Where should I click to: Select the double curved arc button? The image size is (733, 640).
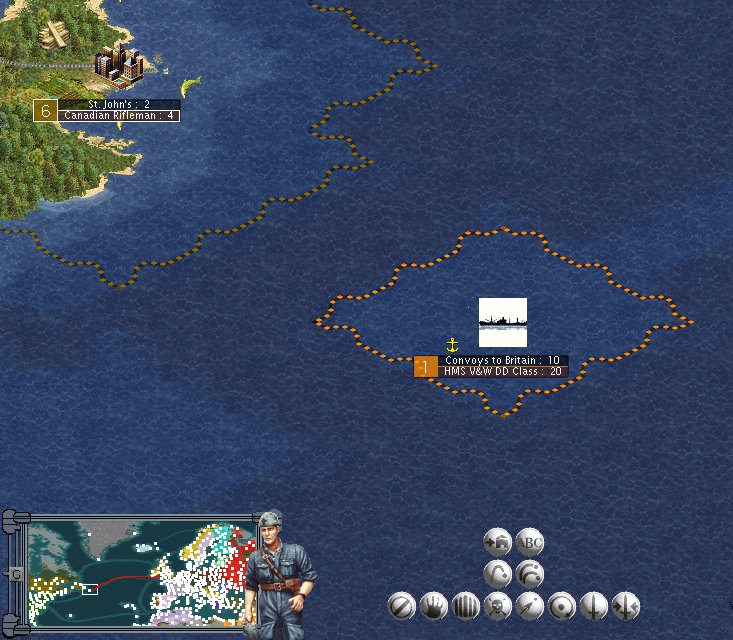click(529, 573)
